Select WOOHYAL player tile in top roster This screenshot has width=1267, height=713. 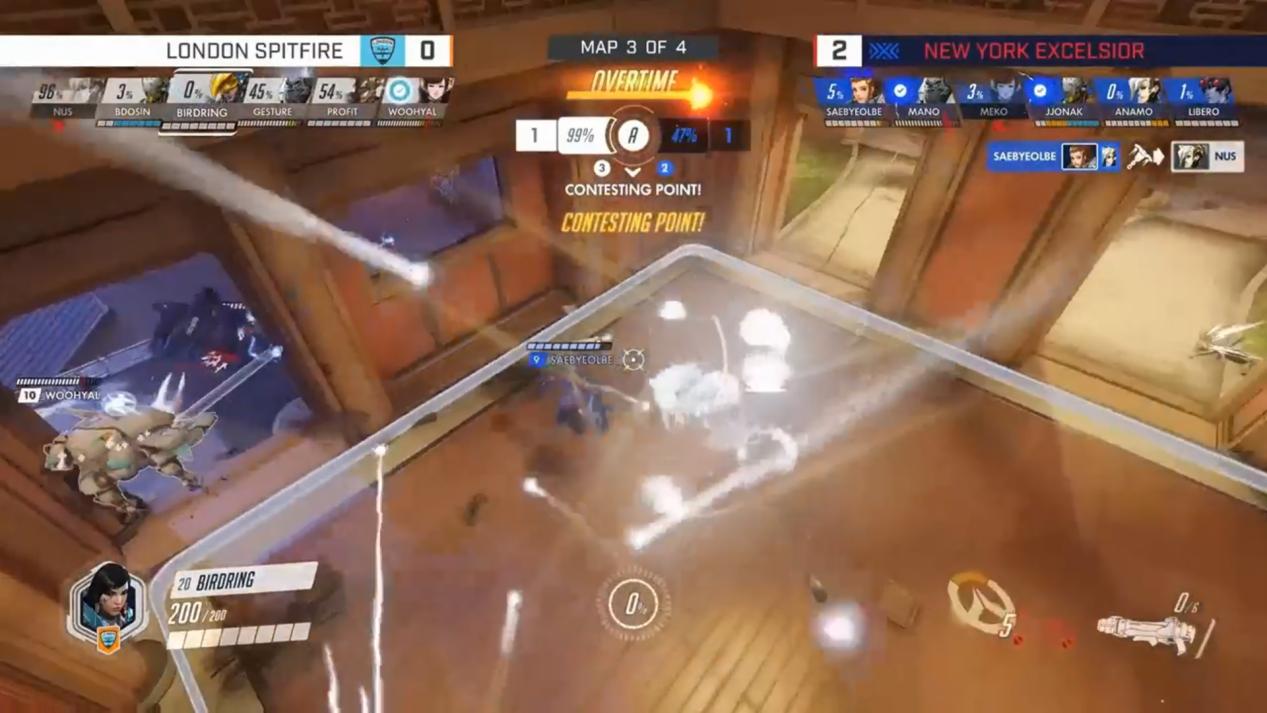412,101
